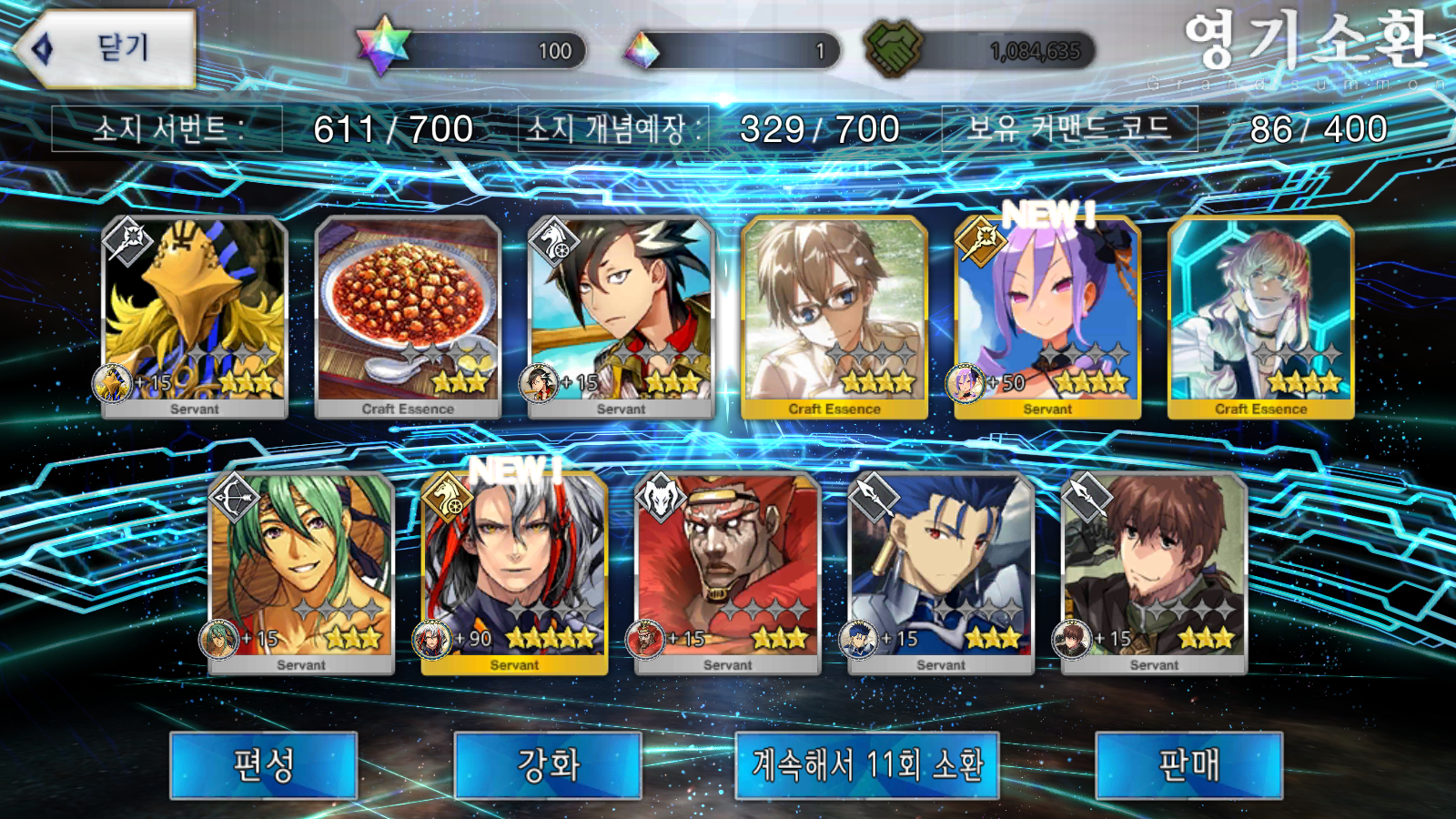Select the hexagon-background Craft Essence card
The width and height of the screenshot is (1456, 819).
coord(1260,314)
